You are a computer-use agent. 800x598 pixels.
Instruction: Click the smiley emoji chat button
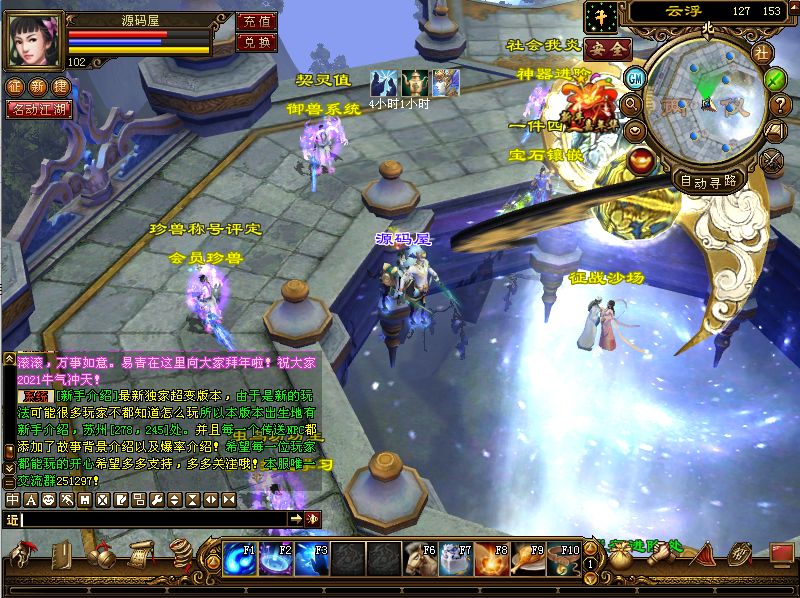click(x=47, y=499)
